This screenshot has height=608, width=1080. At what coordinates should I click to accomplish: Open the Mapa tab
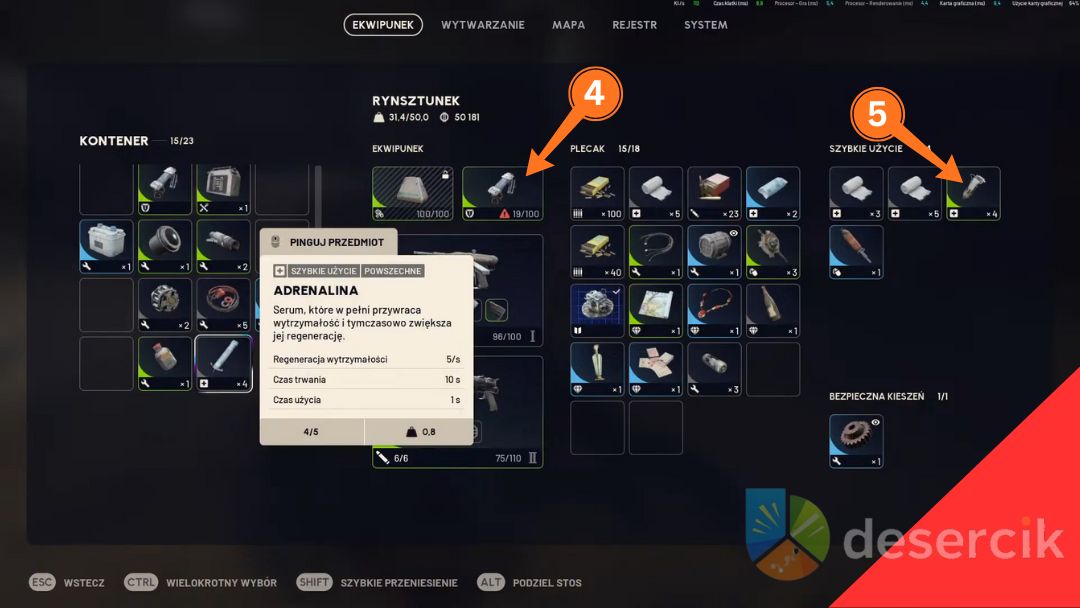(x=568, y=25)
